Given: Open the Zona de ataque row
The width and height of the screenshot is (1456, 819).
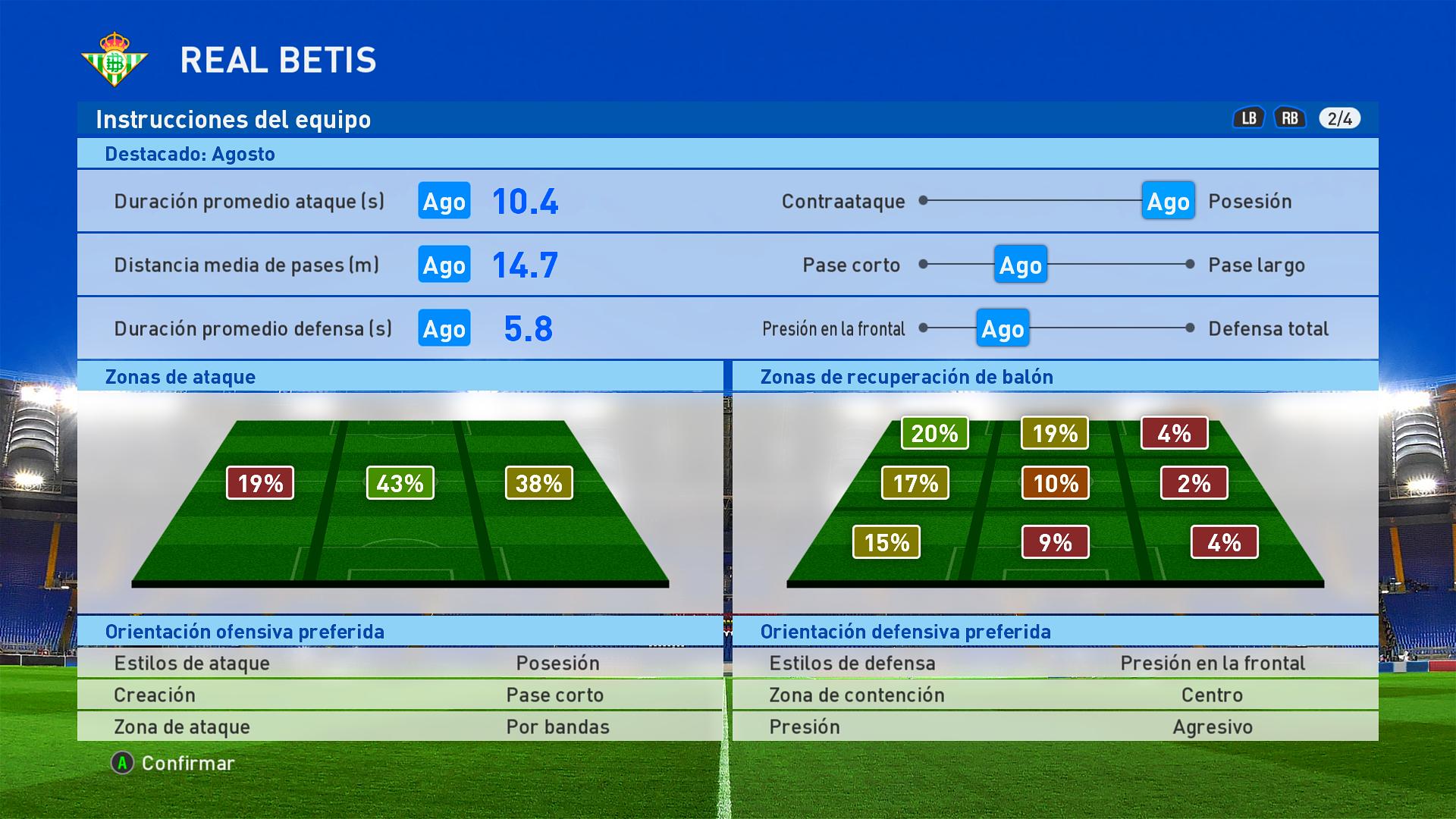Looking at the screenshot, I should (x=400, y=726).
